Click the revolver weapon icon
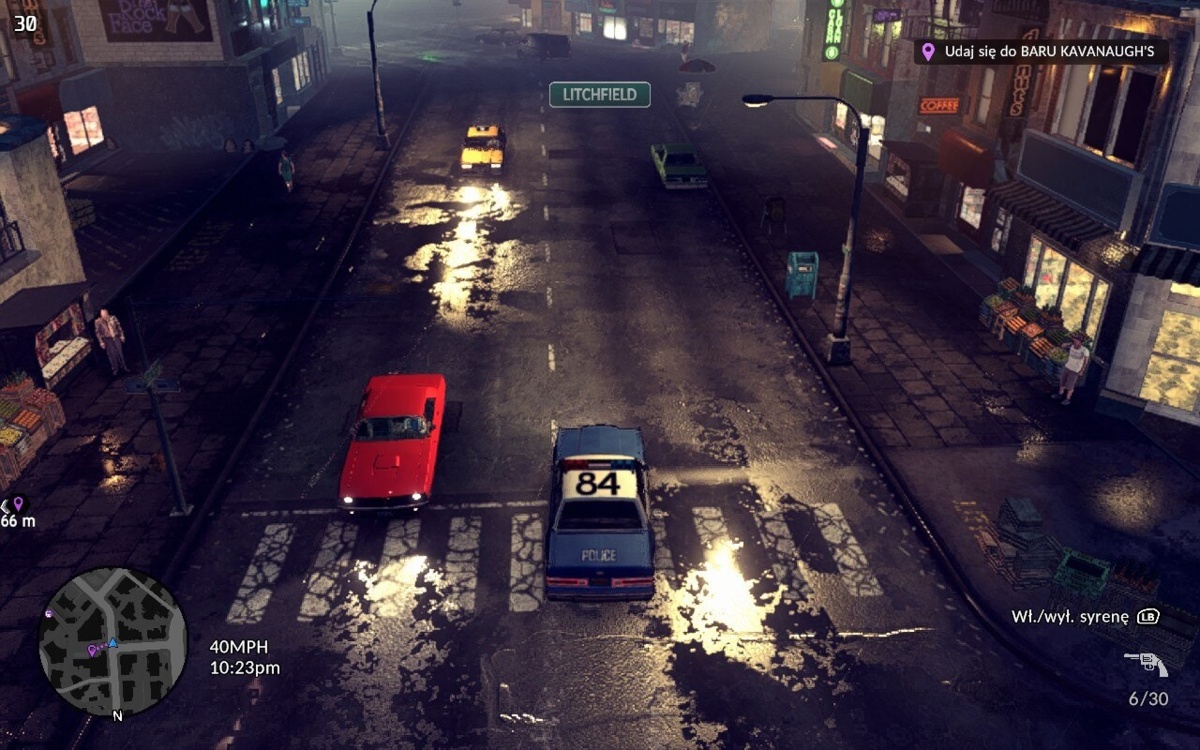 coord(1146,663)
